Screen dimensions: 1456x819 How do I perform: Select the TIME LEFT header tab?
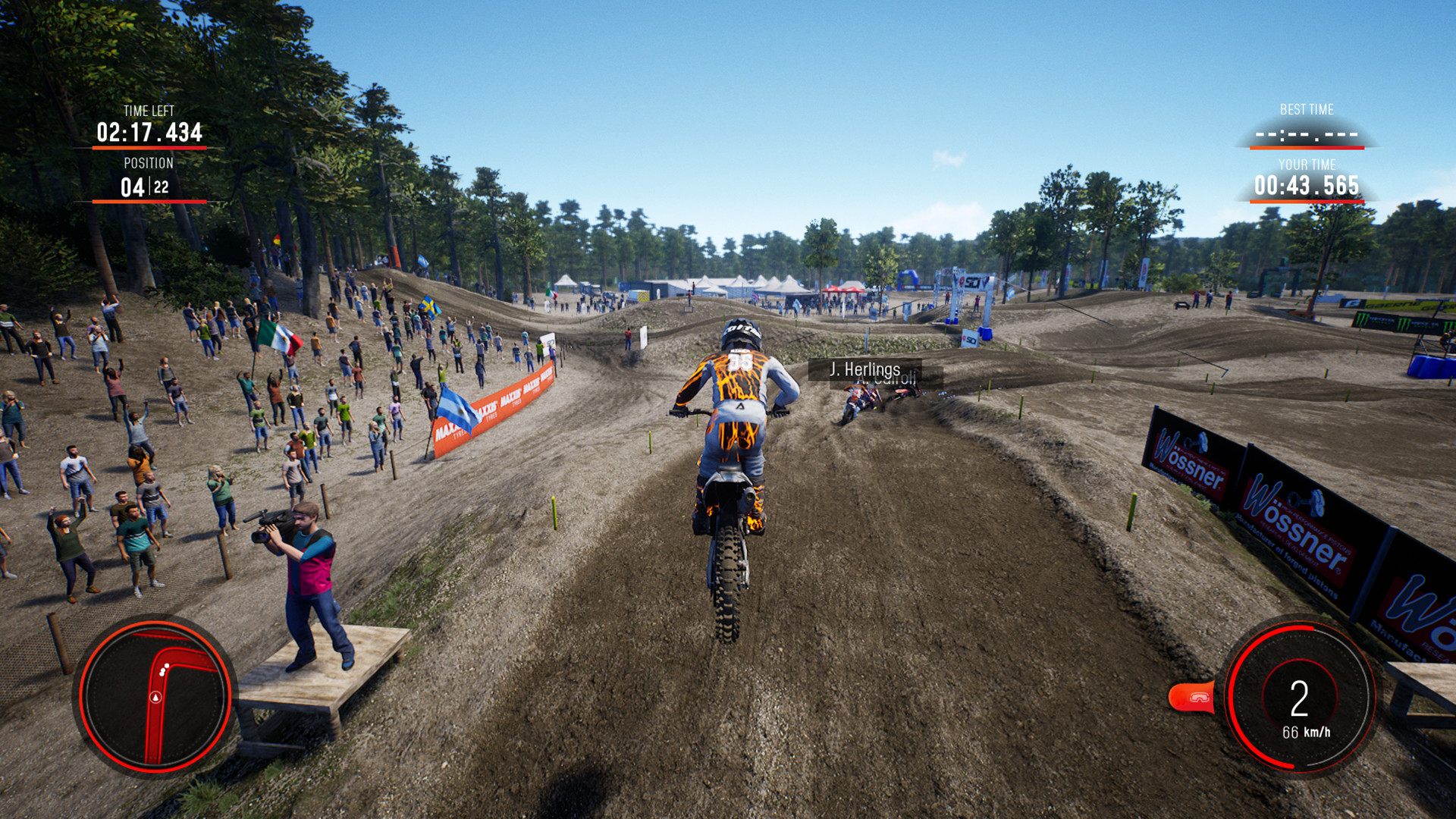149,111
